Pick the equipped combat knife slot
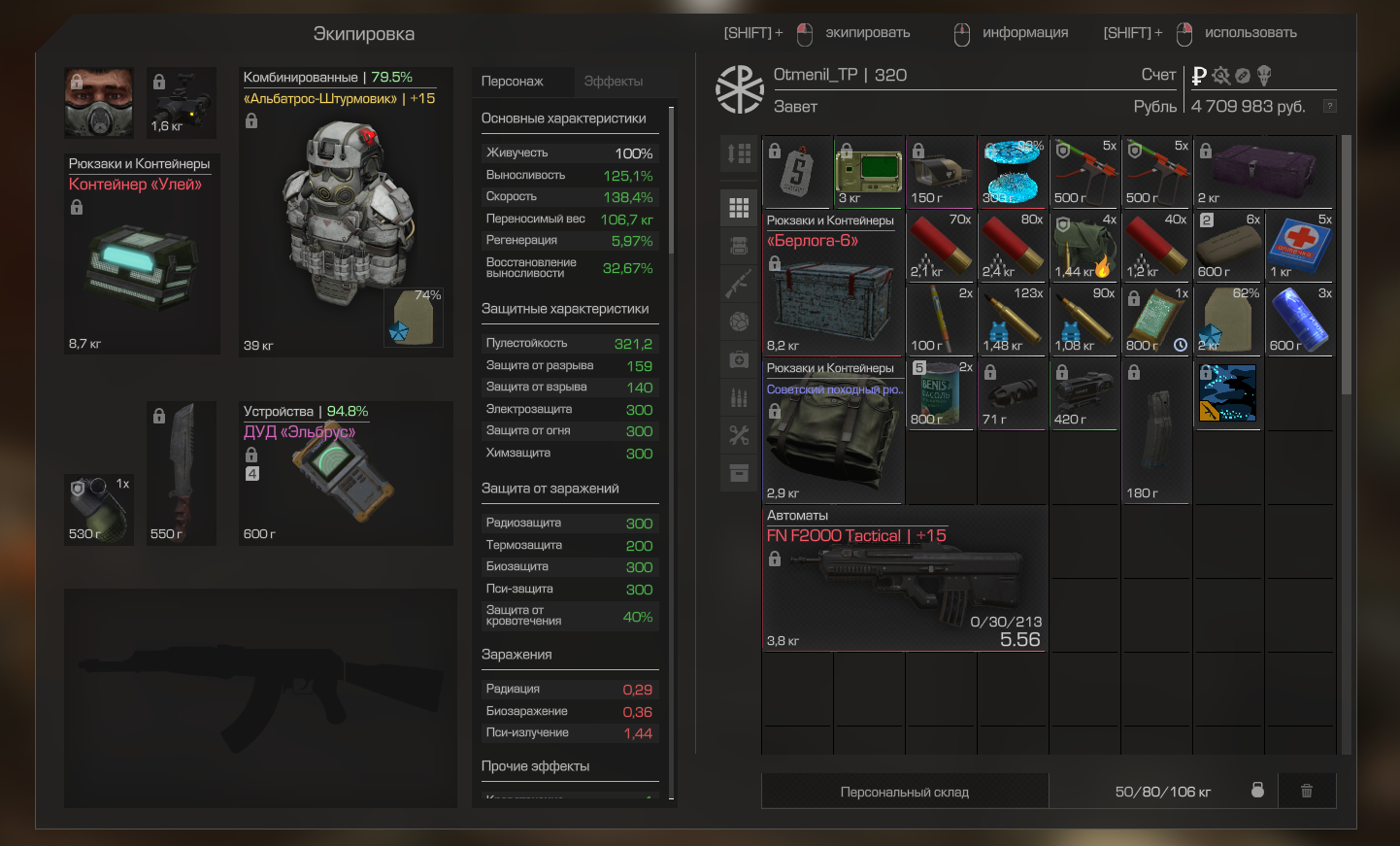 point(182,471)
